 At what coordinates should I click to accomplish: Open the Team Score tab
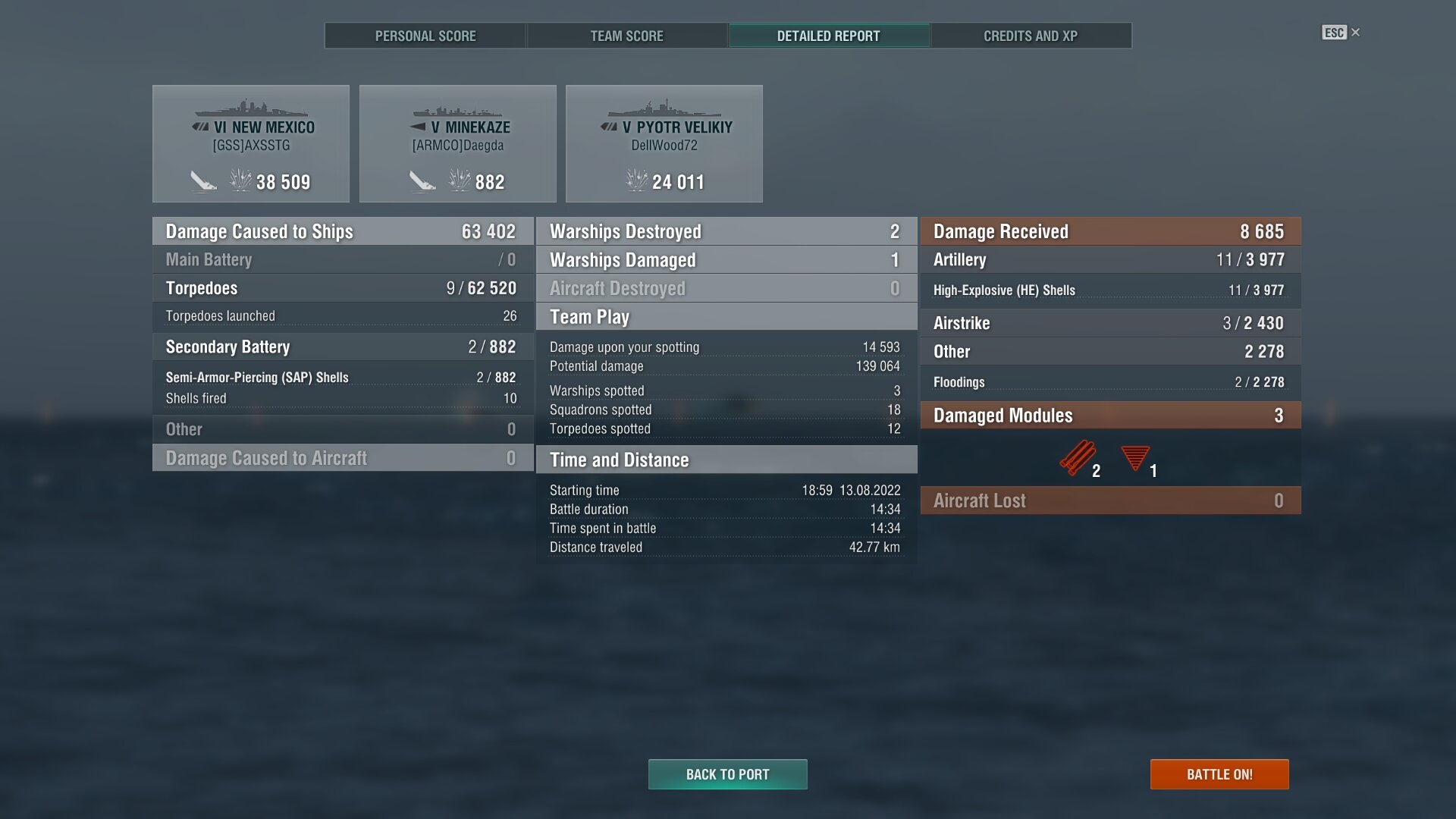626,36
